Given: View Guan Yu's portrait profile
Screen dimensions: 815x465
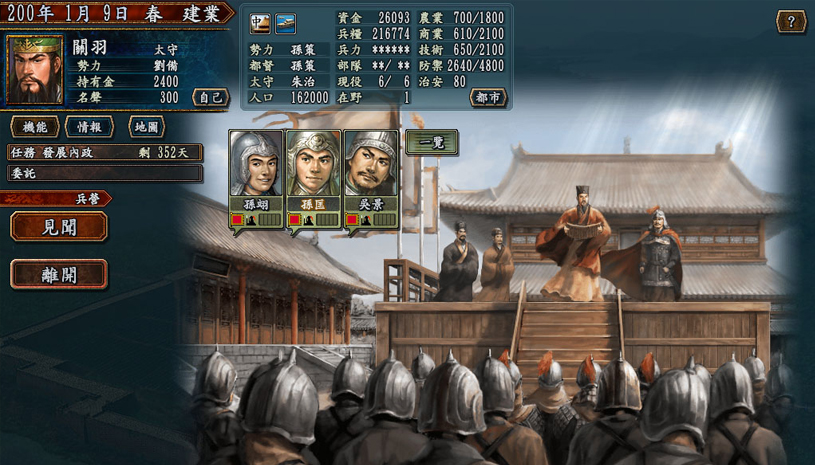Looking at the screenshot, I should coord(34,71).
